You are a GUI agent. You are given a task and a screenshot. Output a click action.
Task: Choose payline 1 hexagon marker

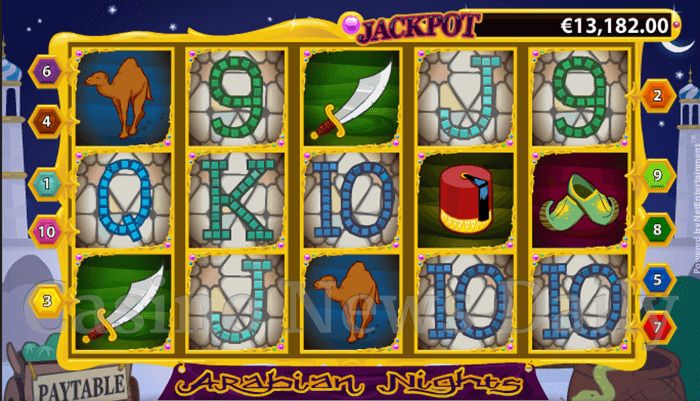click(x=46, y=183)
